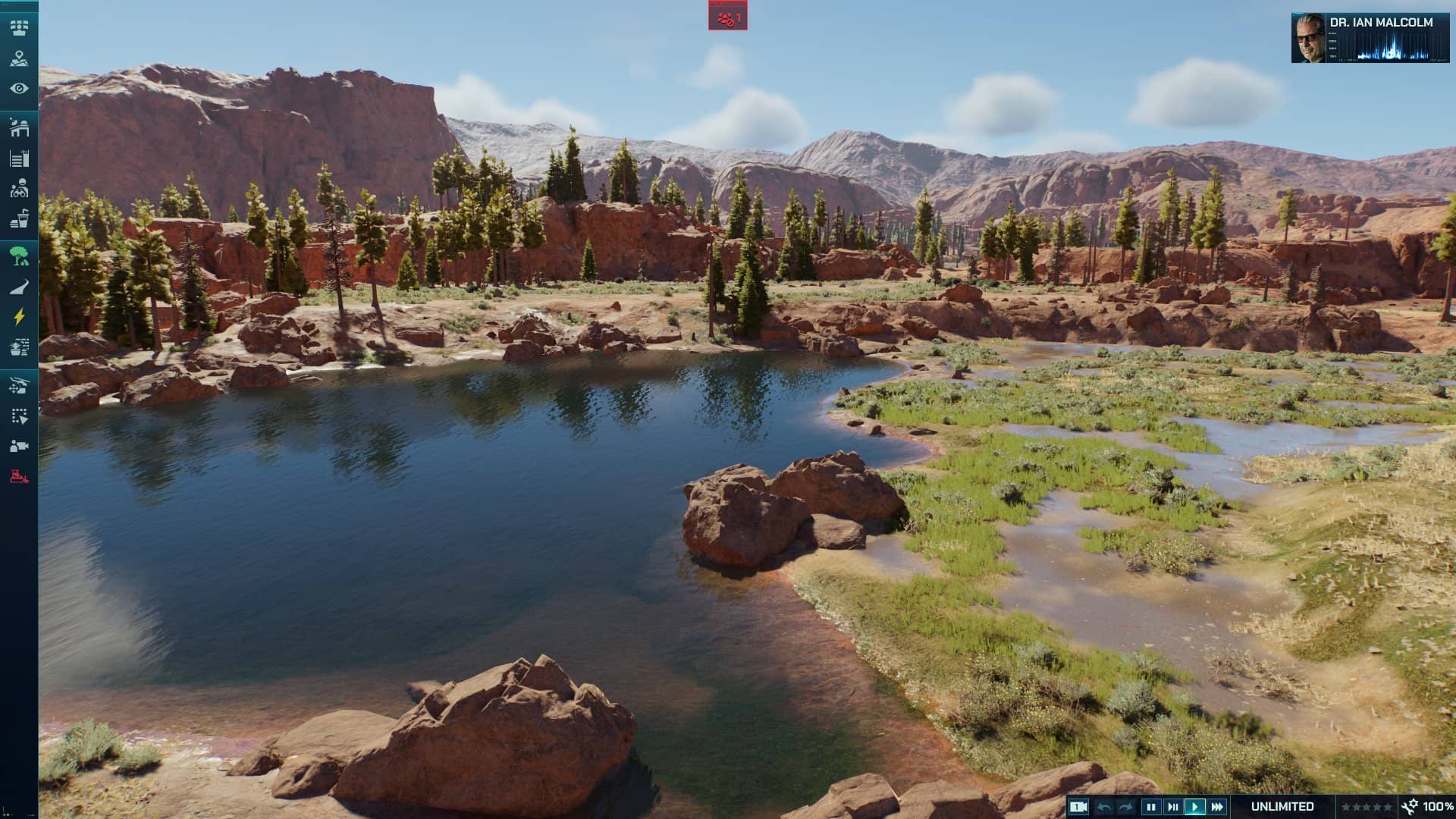This screenshot has height=819, width=1456.
Task: Open the burger and drink amenities menu
Action: pyautogui.click(x=19, y=219)
